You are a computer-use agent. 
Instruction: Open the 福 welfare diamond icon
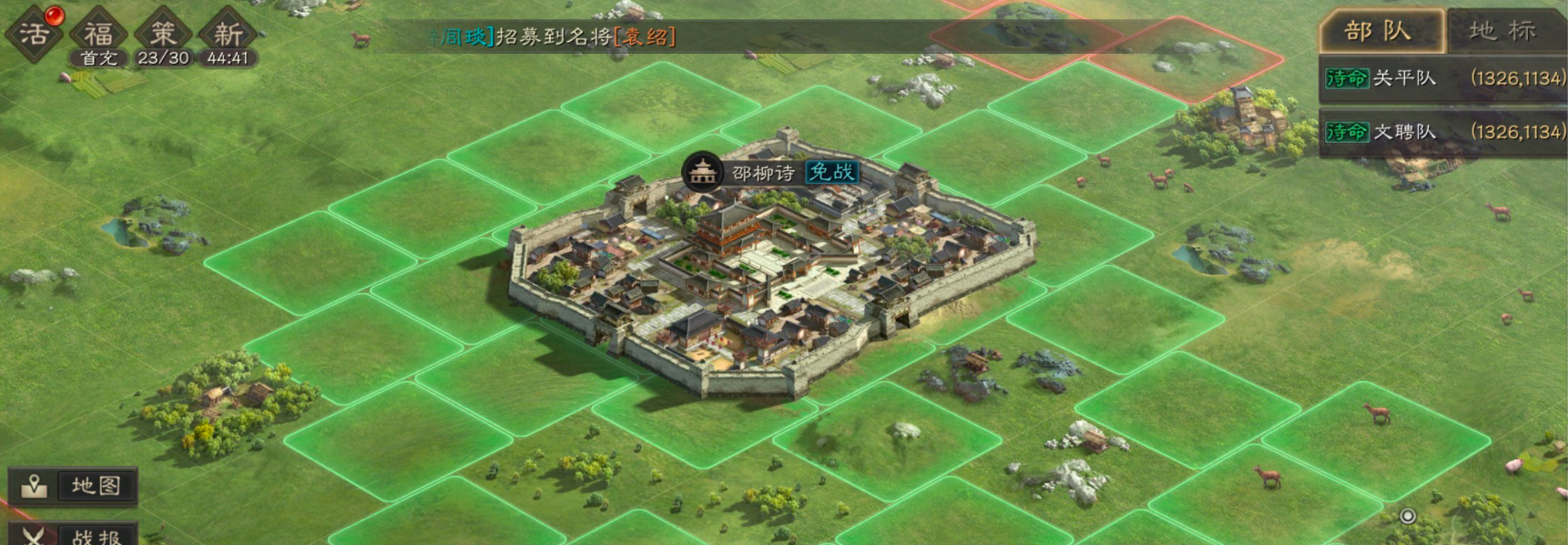98,35
